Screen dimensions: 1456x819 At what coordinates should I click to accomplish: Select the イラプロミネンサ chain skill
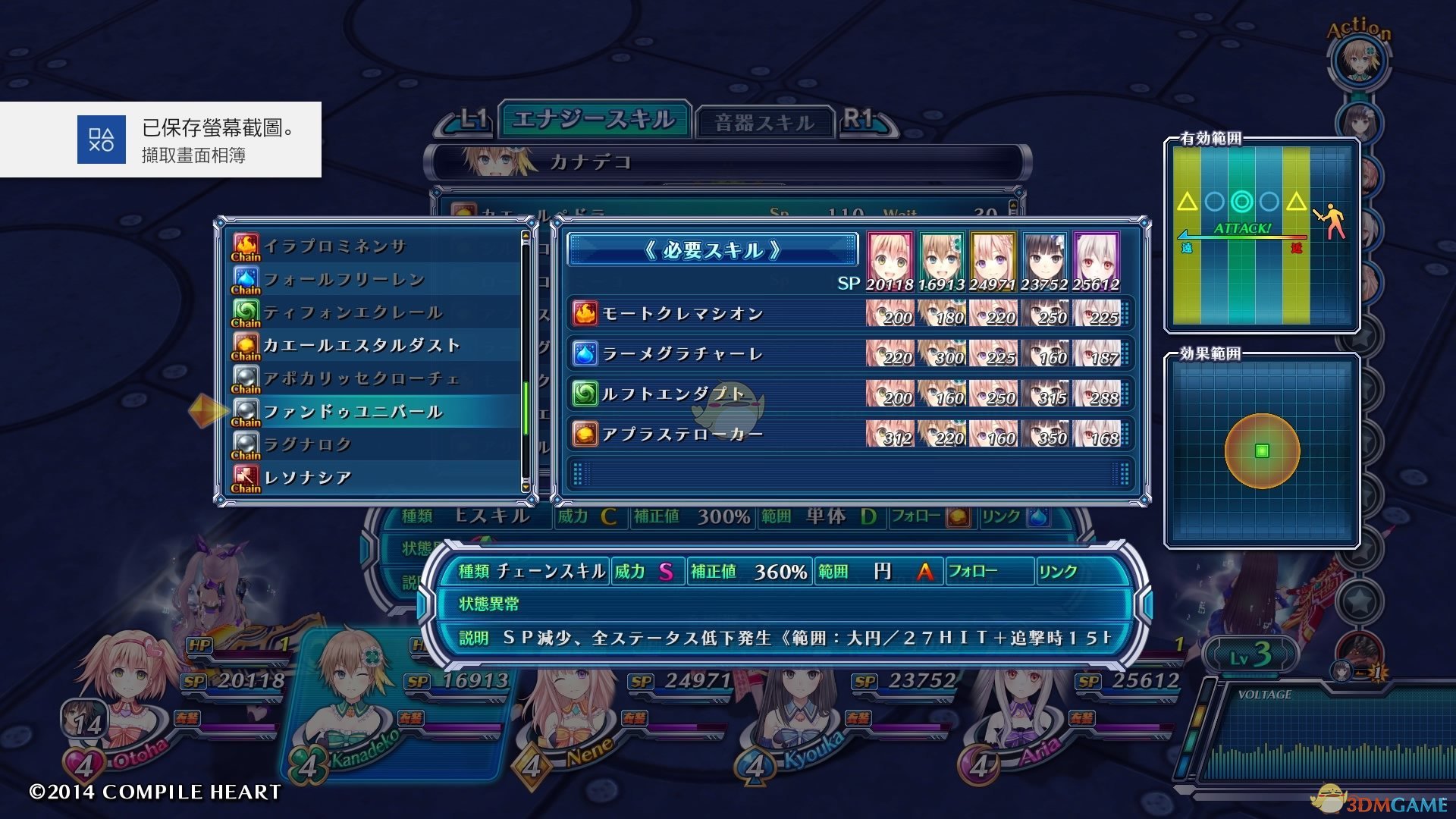pyautogui.click(x=335, y=246)
